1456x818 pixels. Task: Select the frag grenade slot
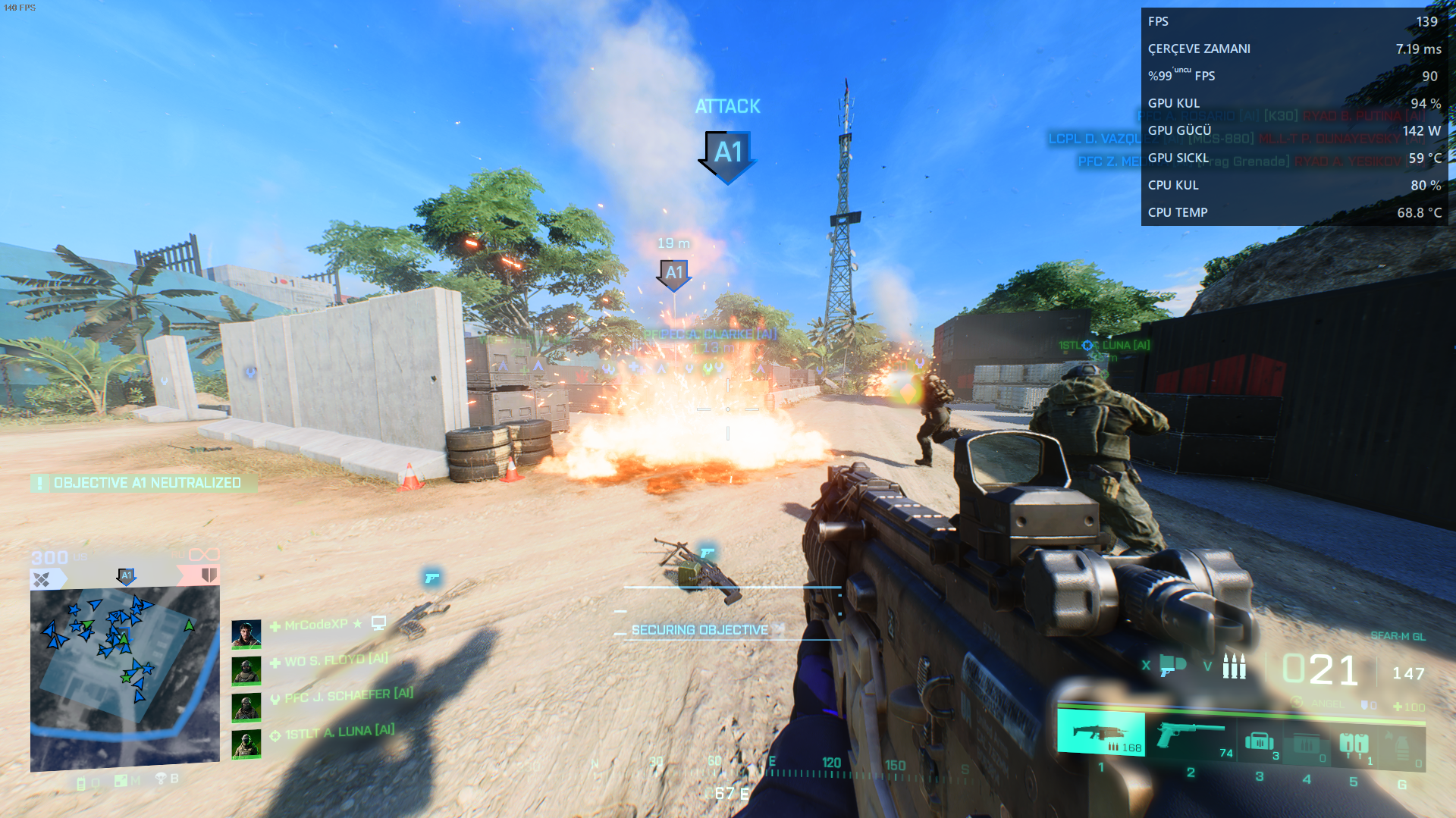tap(1401, 747)
